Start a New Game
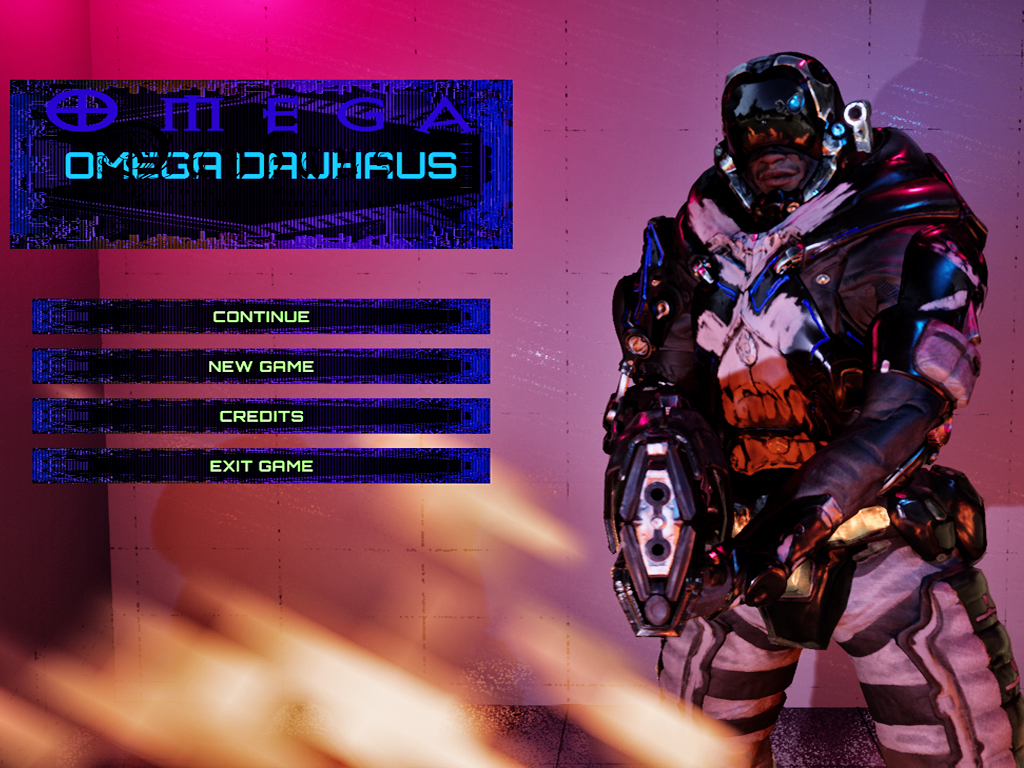The height and width of the screenshot is (768, 1024). 261,366
